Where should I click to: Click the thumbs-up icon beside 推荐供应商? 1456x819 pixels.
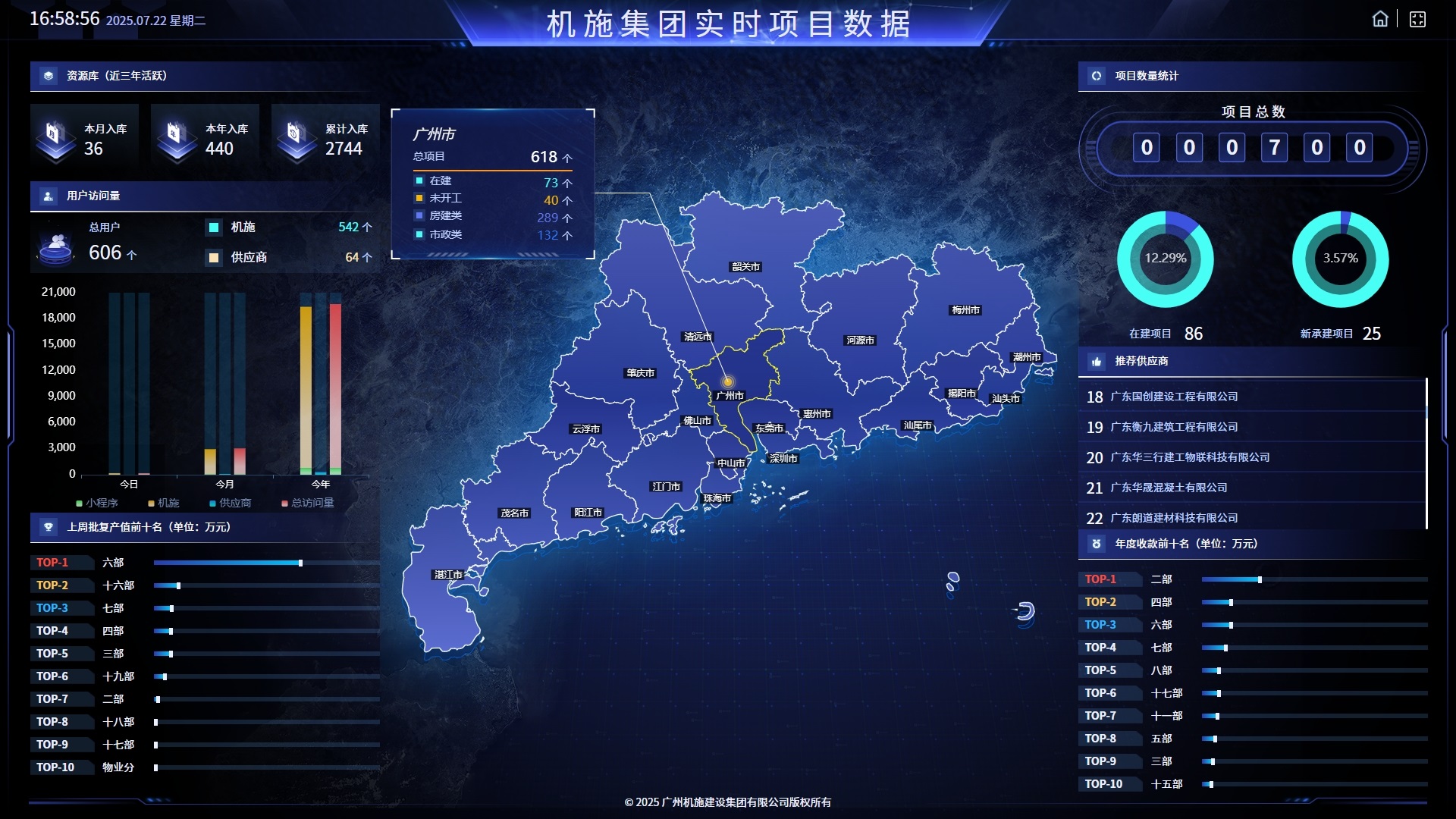(x=1097, y=362)
